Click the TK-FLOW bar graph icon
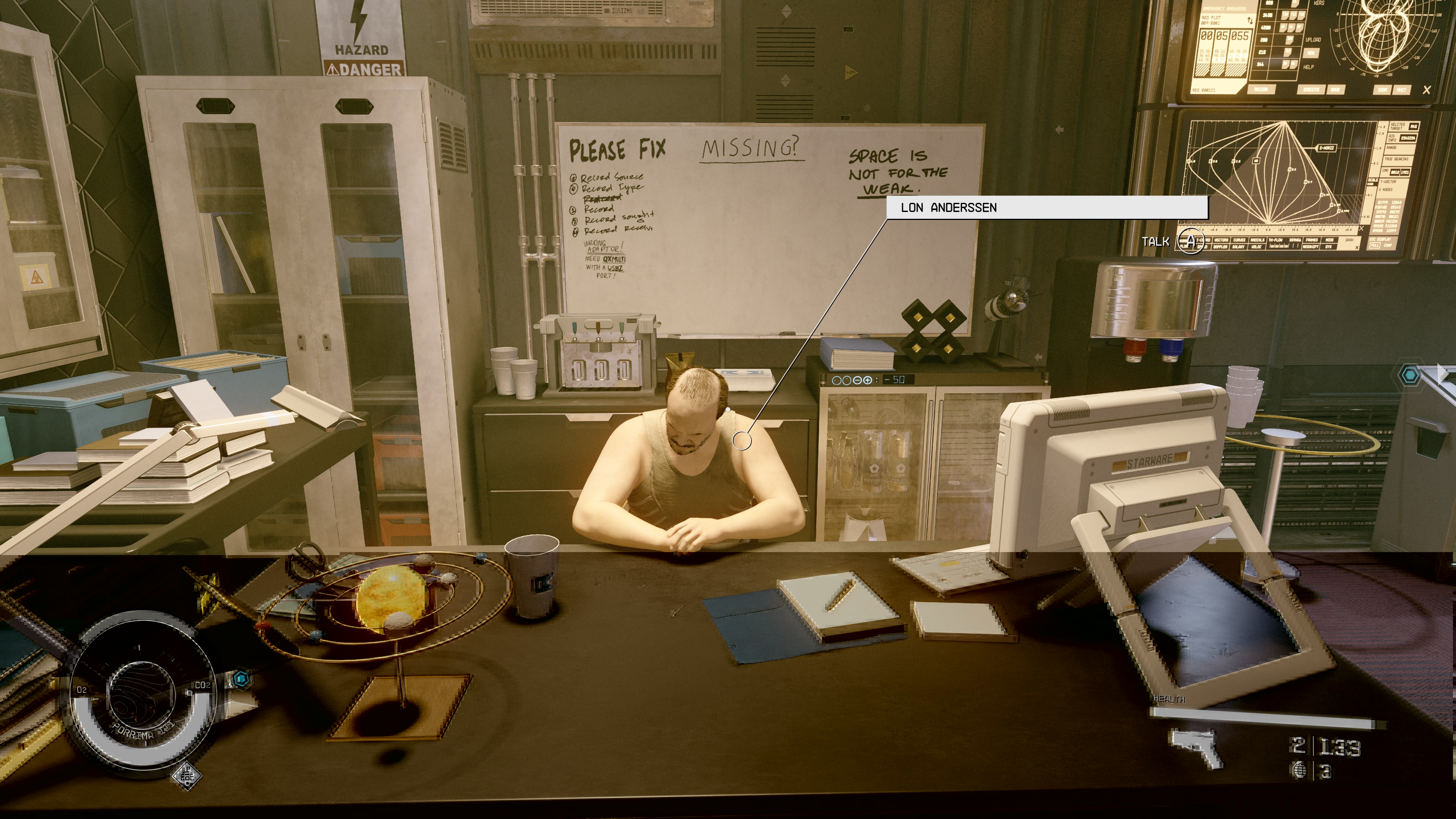Image resolution: width=1456 pixels, height=819 pixels. coord(1279,246)
